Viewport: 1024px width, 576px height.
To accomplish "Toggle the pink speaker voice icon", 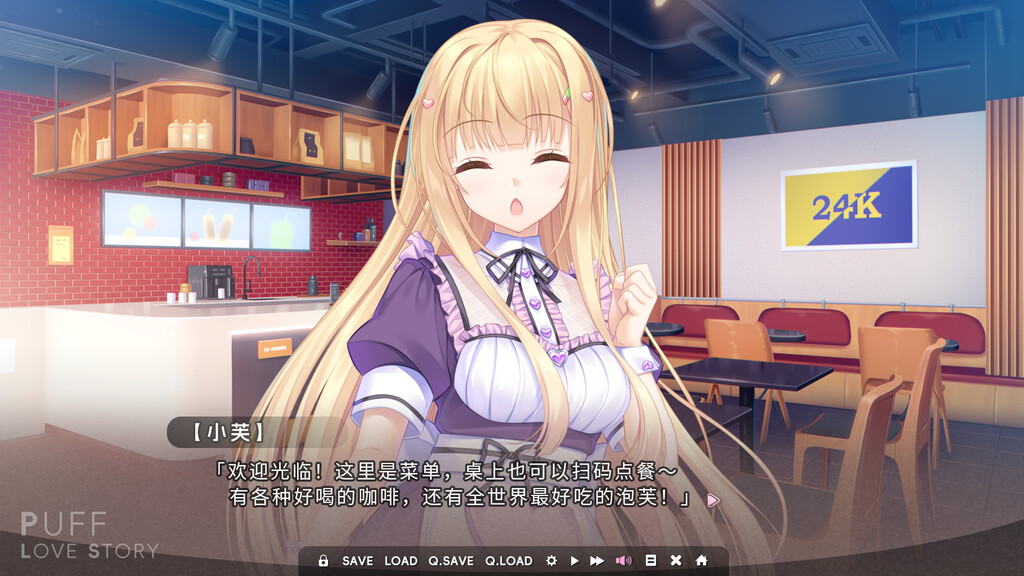I will coord(623,561).
